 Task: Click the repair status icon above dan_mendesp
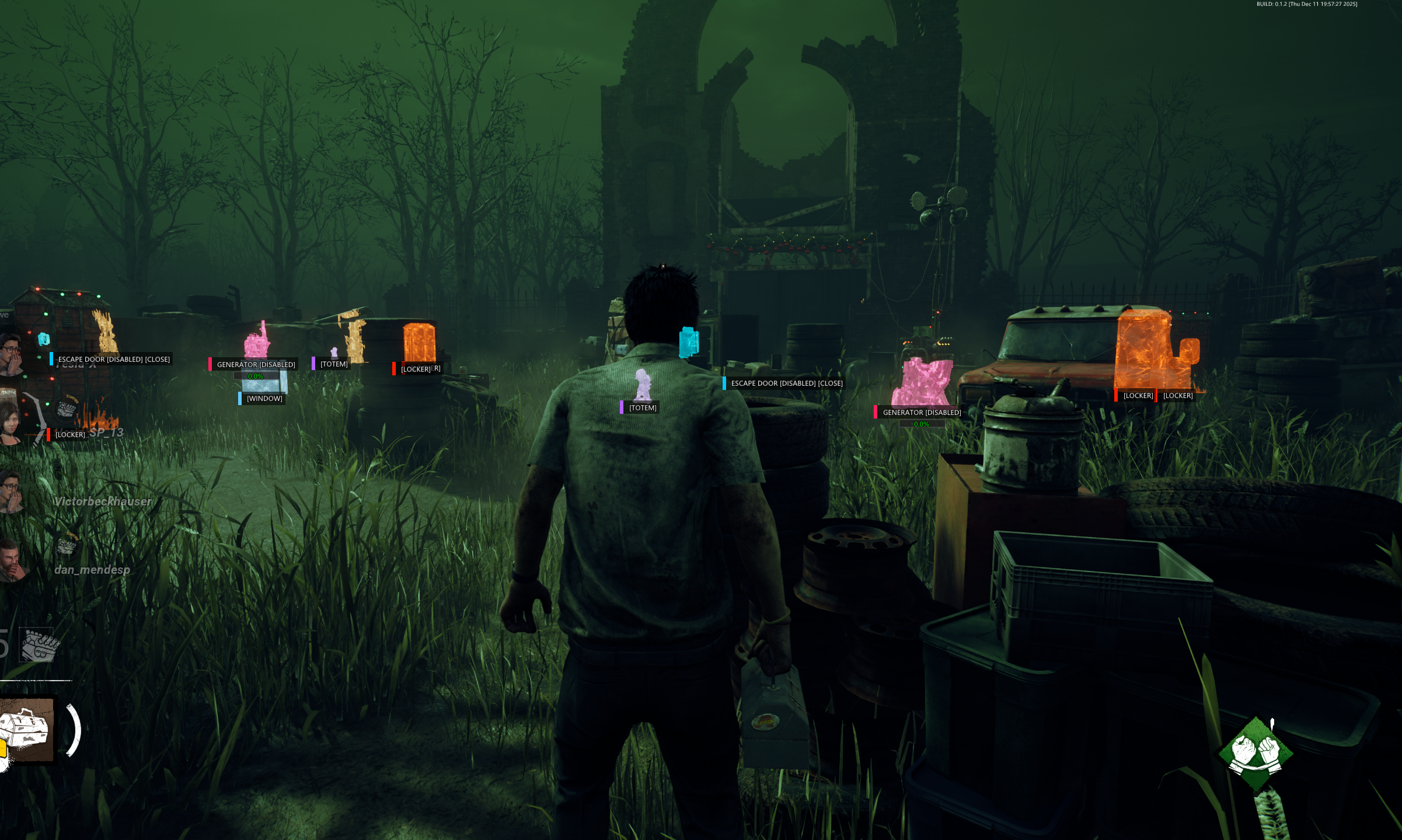pyautogui.click(x=67, y=545)
